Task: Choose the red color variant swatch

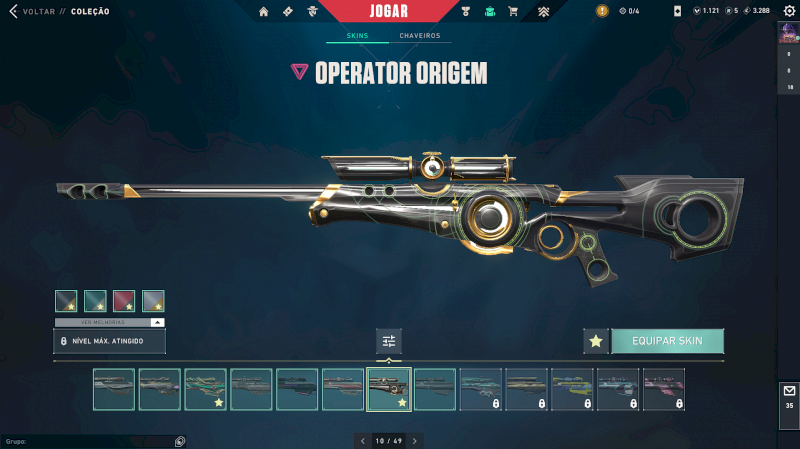Action: [x=124, y=300]
